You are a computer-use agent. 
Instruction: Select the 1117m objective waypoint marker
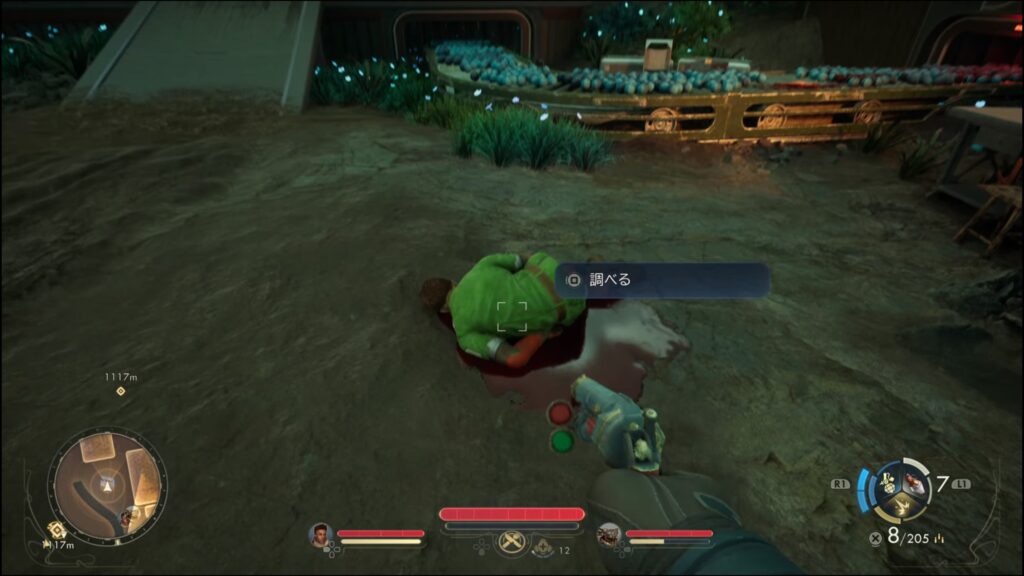[x=120, y=390]
